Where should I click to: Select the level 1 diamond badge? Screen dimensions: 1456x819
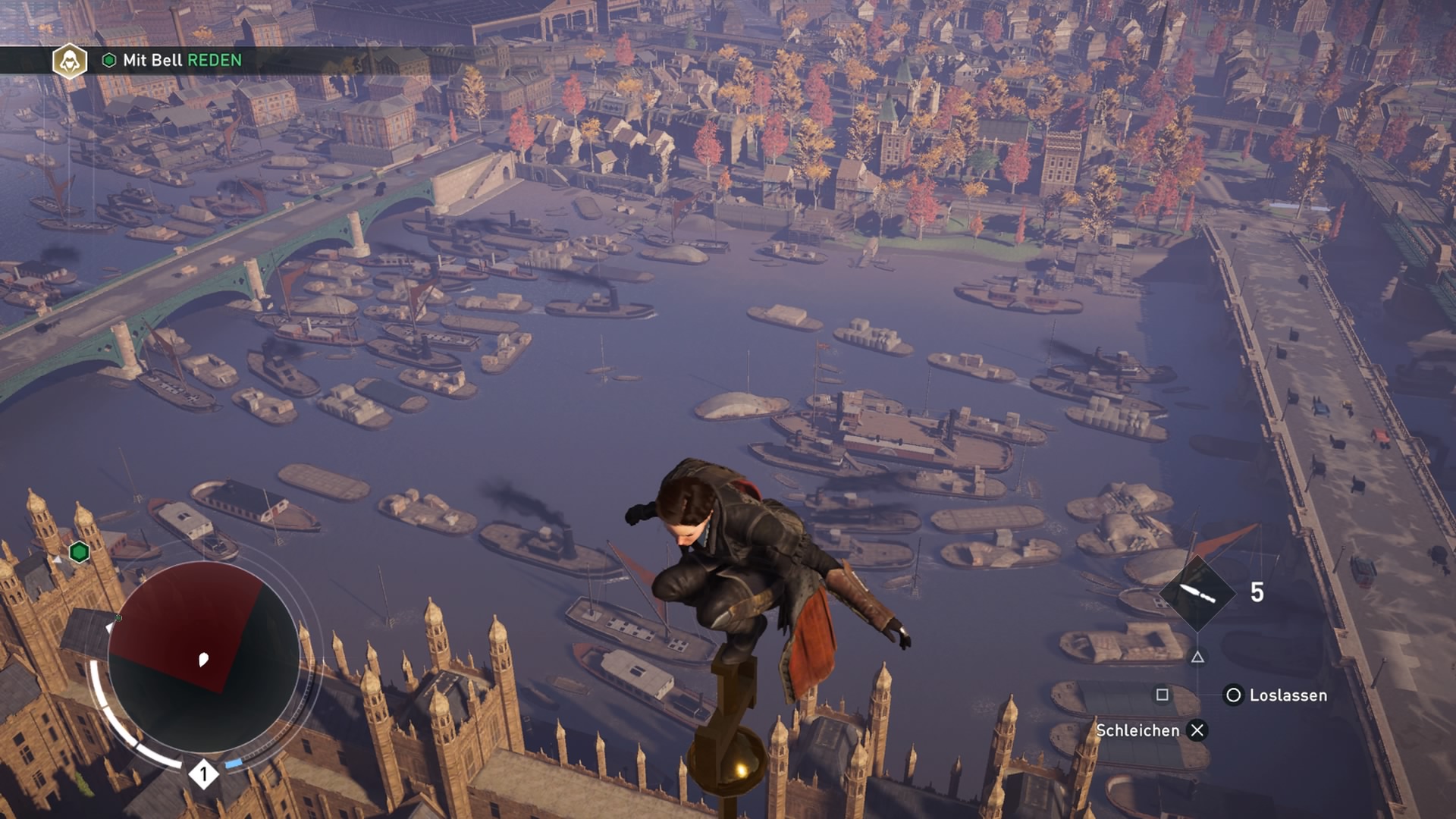pos(203,774)
